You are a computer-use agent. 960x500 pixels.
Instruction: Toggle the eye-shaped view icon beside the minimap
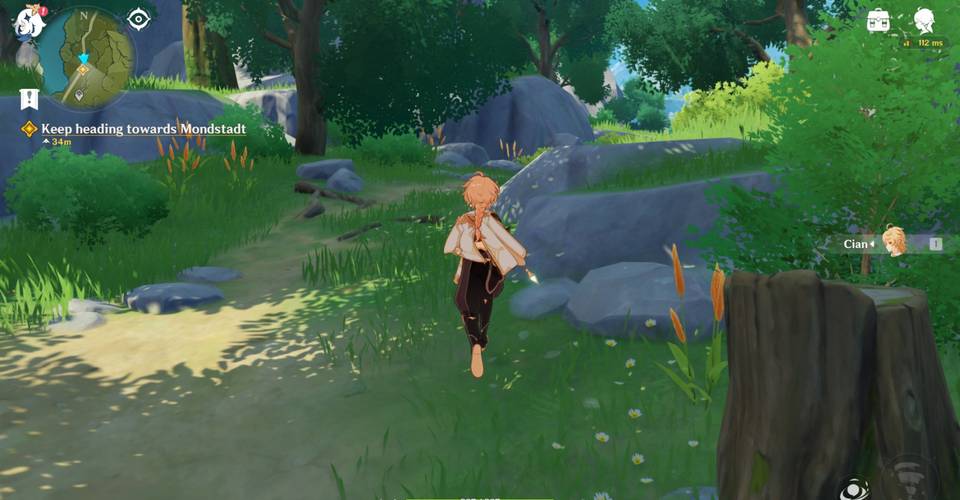pos(139,18)
